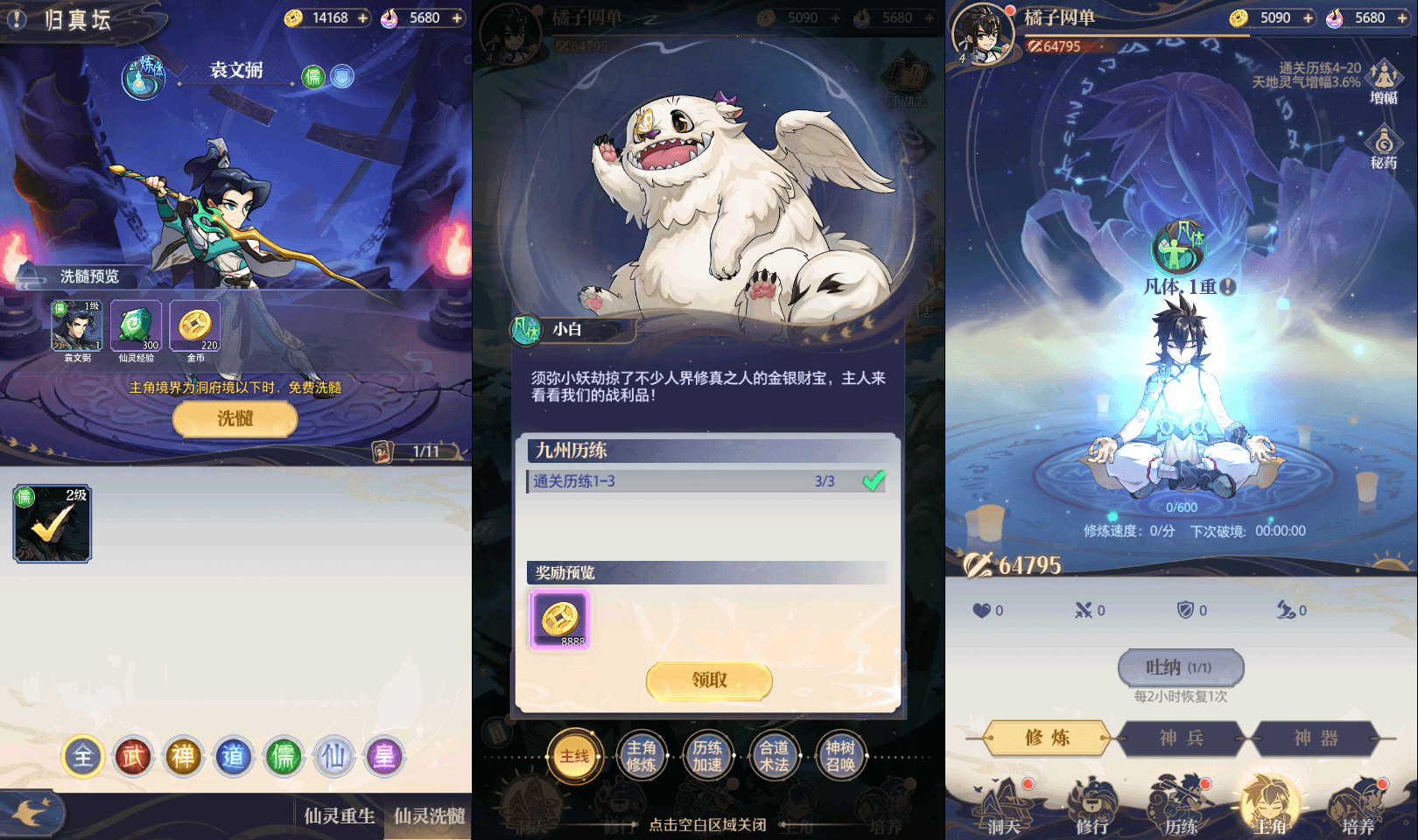This screenshot has width=1418, height=840.
Task: Open the 神树召唤 category
Action: [840, 756]
